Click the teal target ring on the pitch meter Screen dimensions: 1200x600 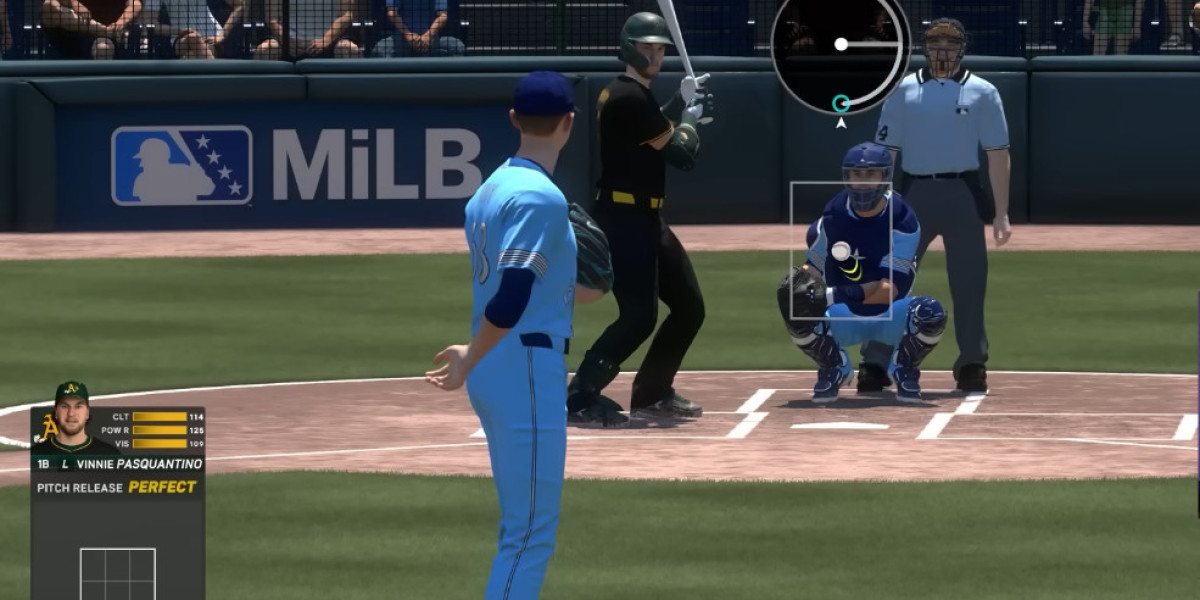coord(841,103)
